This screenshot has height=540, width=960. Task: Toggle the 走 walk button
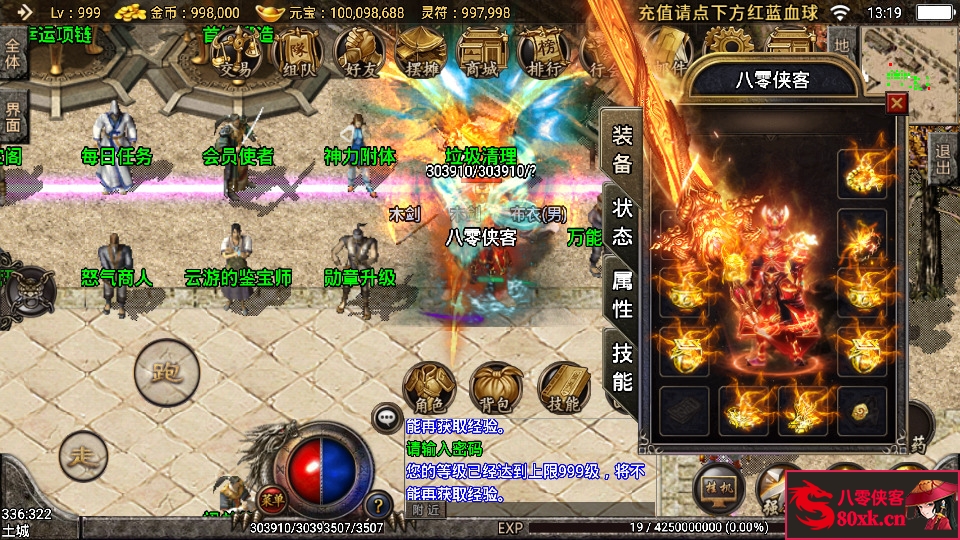pyautogui.click(x=83, y=456)
